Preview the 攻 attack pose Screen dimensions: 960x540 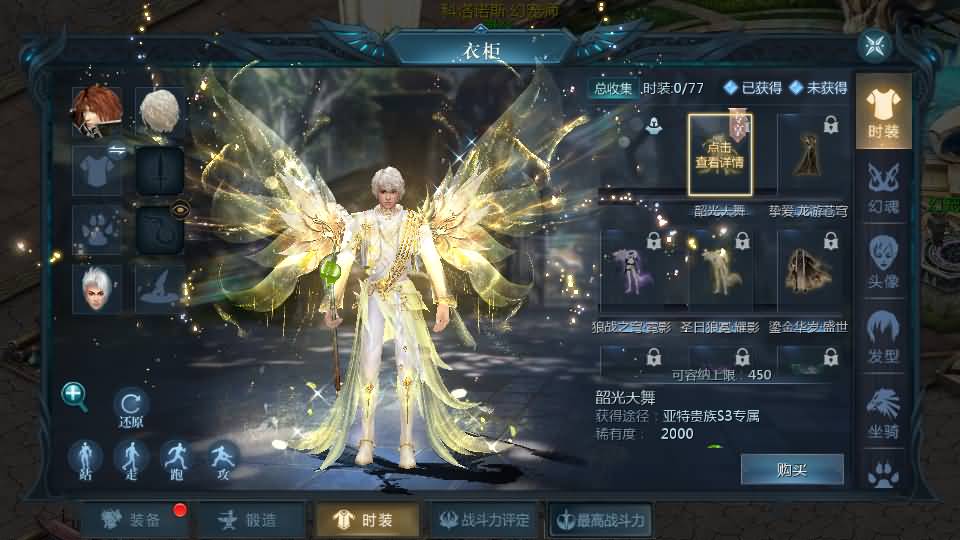tap(223, 458)
